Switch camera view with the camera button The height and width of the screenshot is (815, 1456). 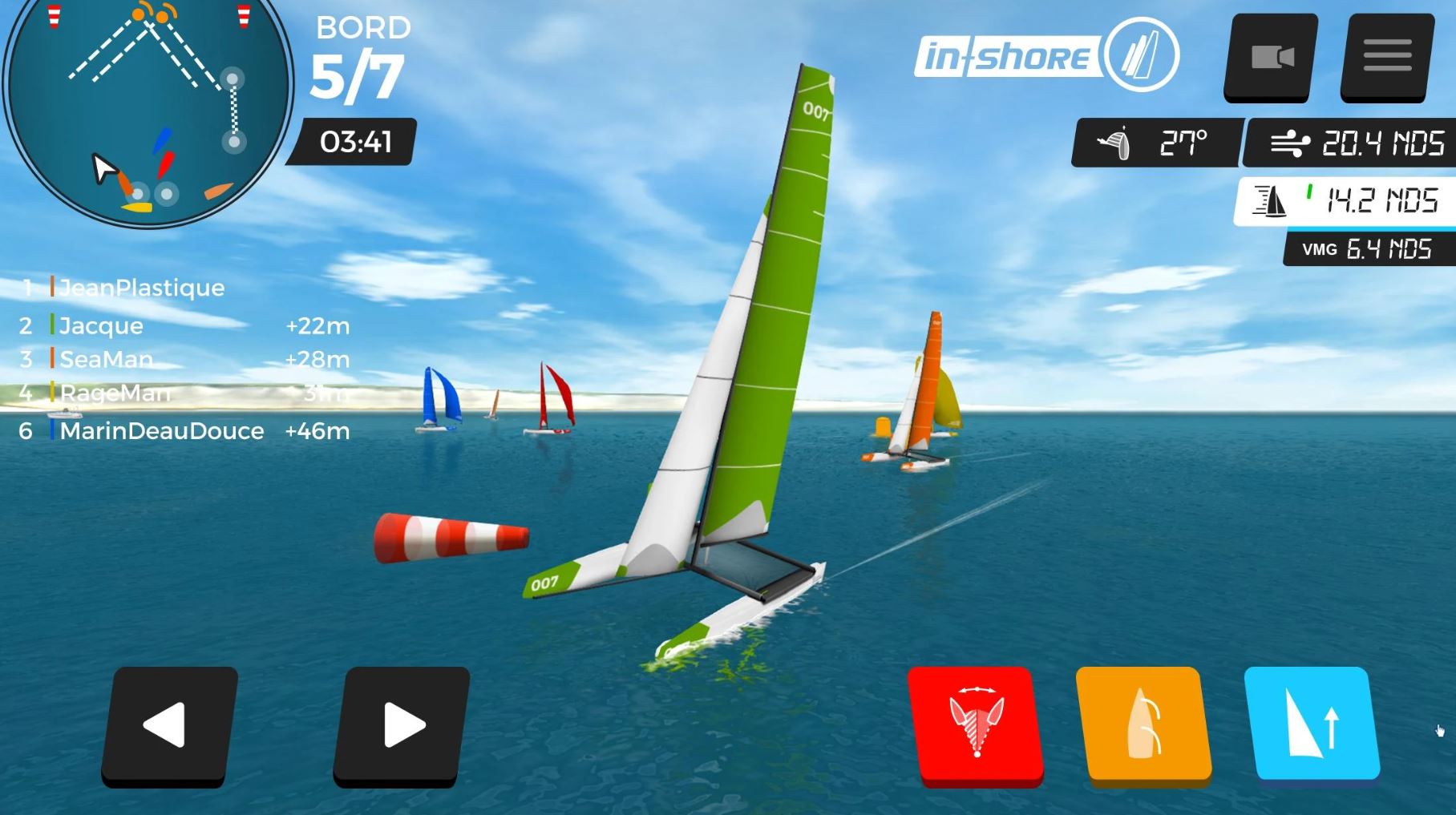pyautogui.click(x=1272, y=57)
